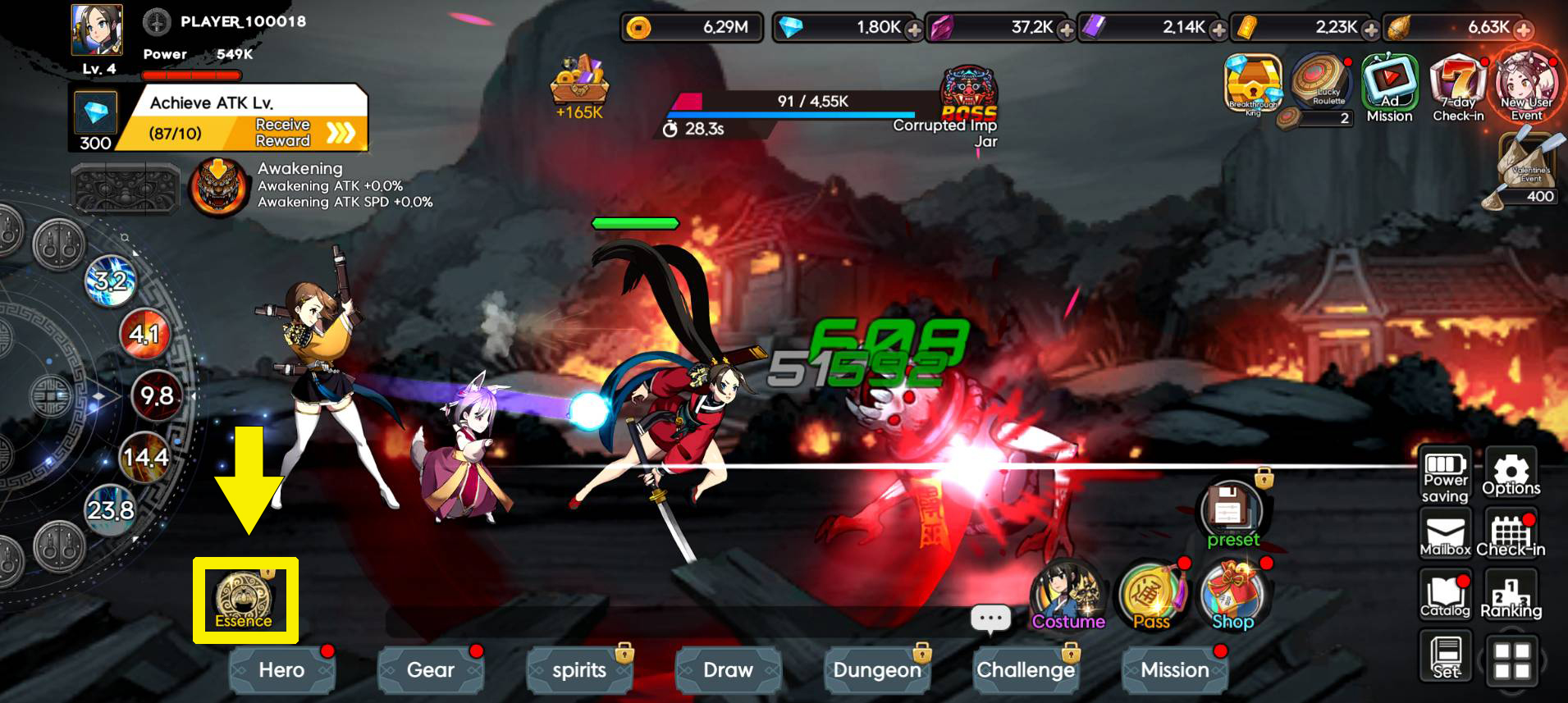The height and width of the screenshot is (703, 1568).
Task: Switch to the Hero tab
Action: (x=281, y=669)
